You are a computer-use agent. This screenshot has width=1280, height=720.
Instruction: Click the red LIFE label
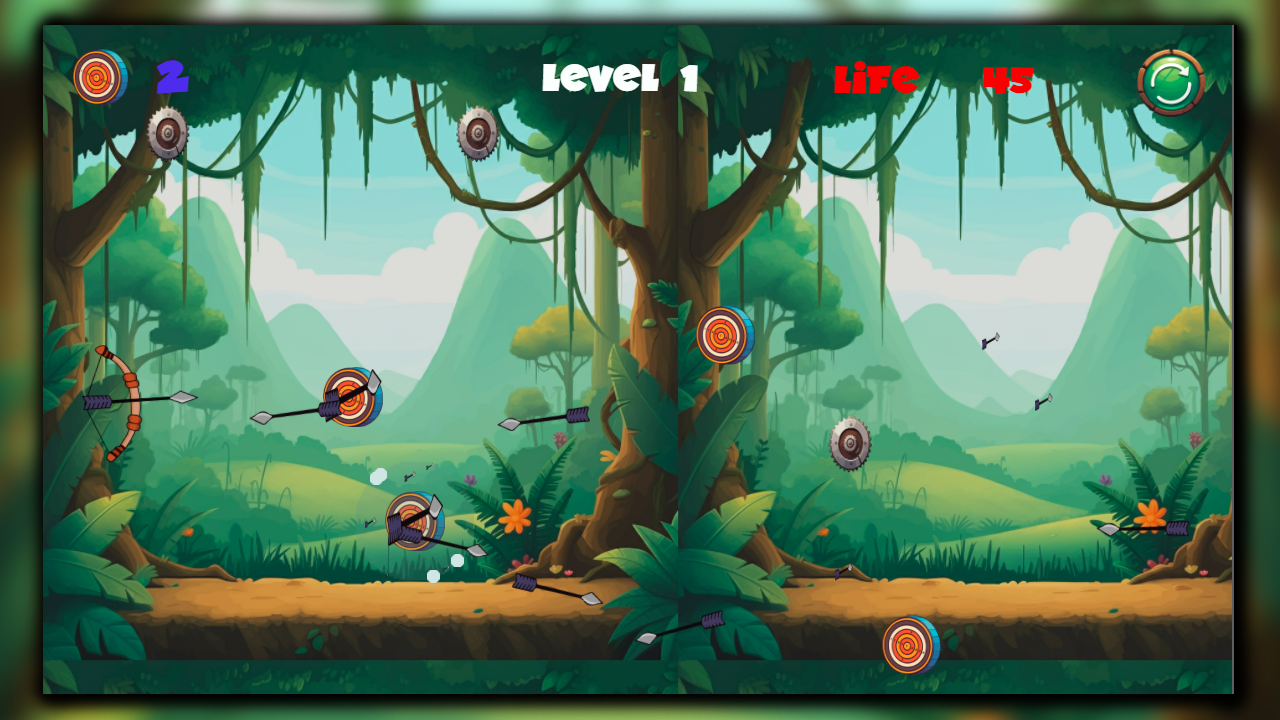877,80
